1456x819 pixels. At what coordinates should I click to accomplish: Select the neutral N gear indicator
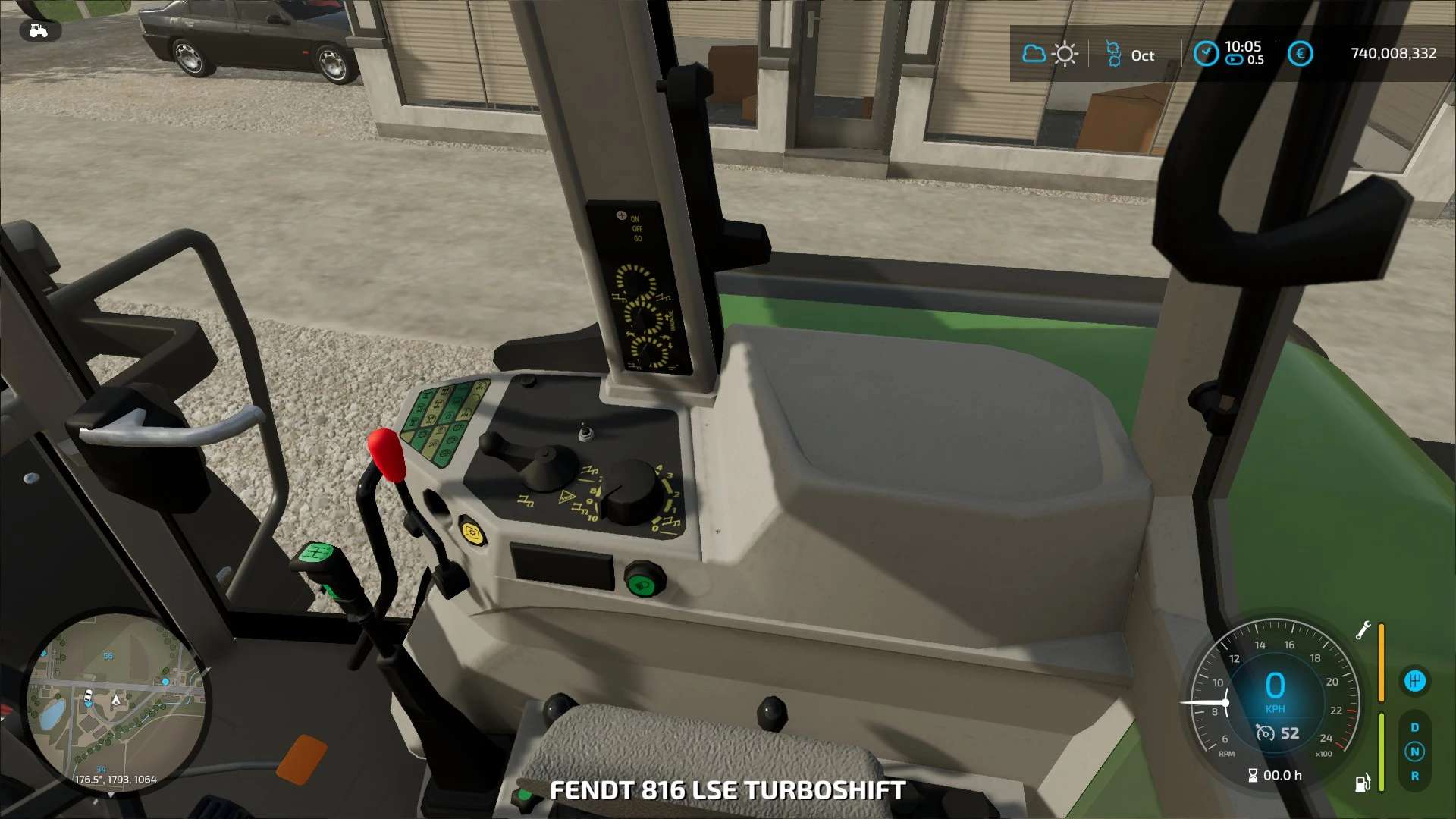[x=1414, y=752]
